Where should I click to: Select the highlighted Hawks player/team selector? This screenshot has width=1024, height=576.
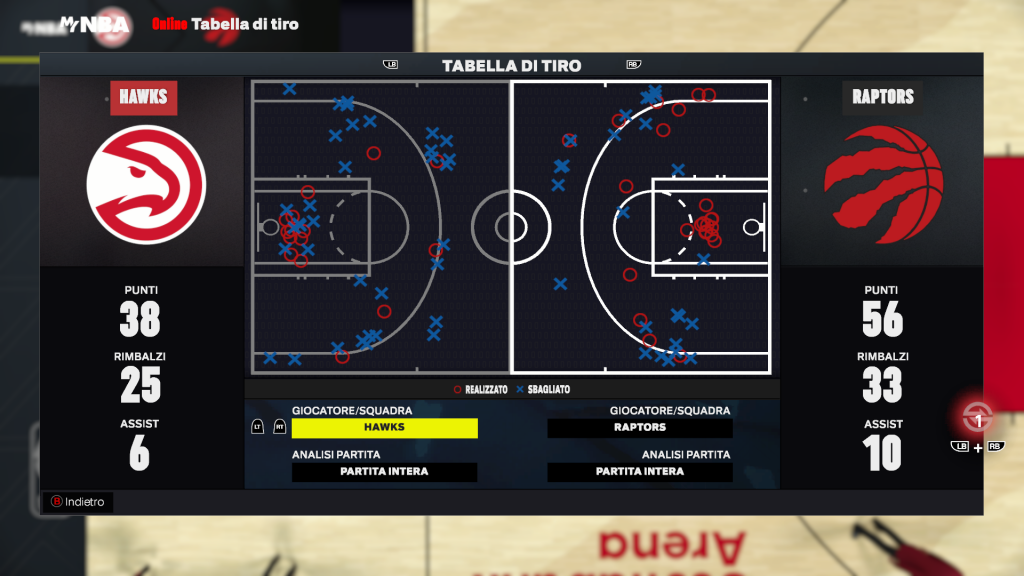point(384,427)
